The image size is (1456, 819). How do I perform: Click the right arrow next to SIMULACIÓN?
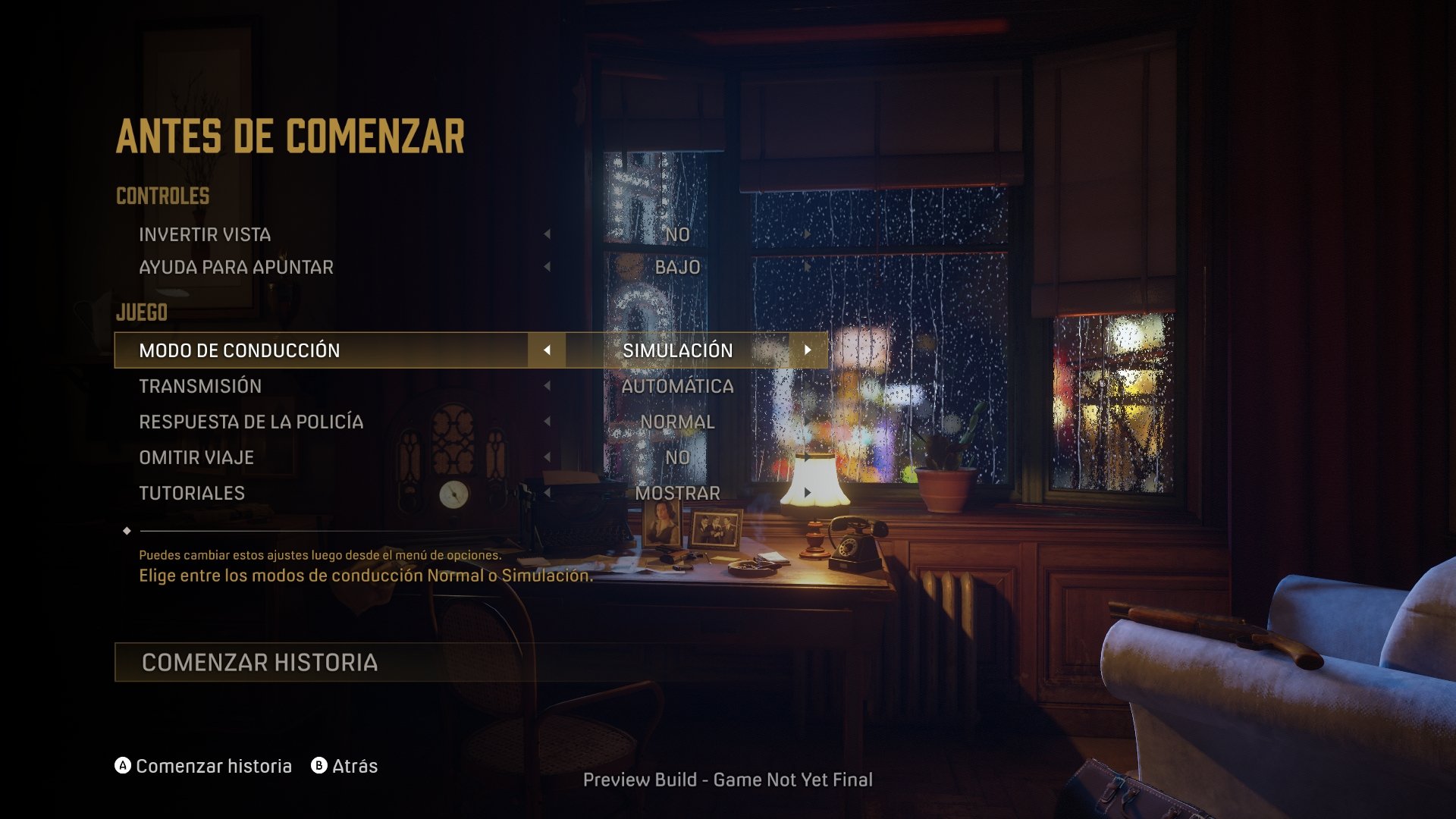(806, 350)
